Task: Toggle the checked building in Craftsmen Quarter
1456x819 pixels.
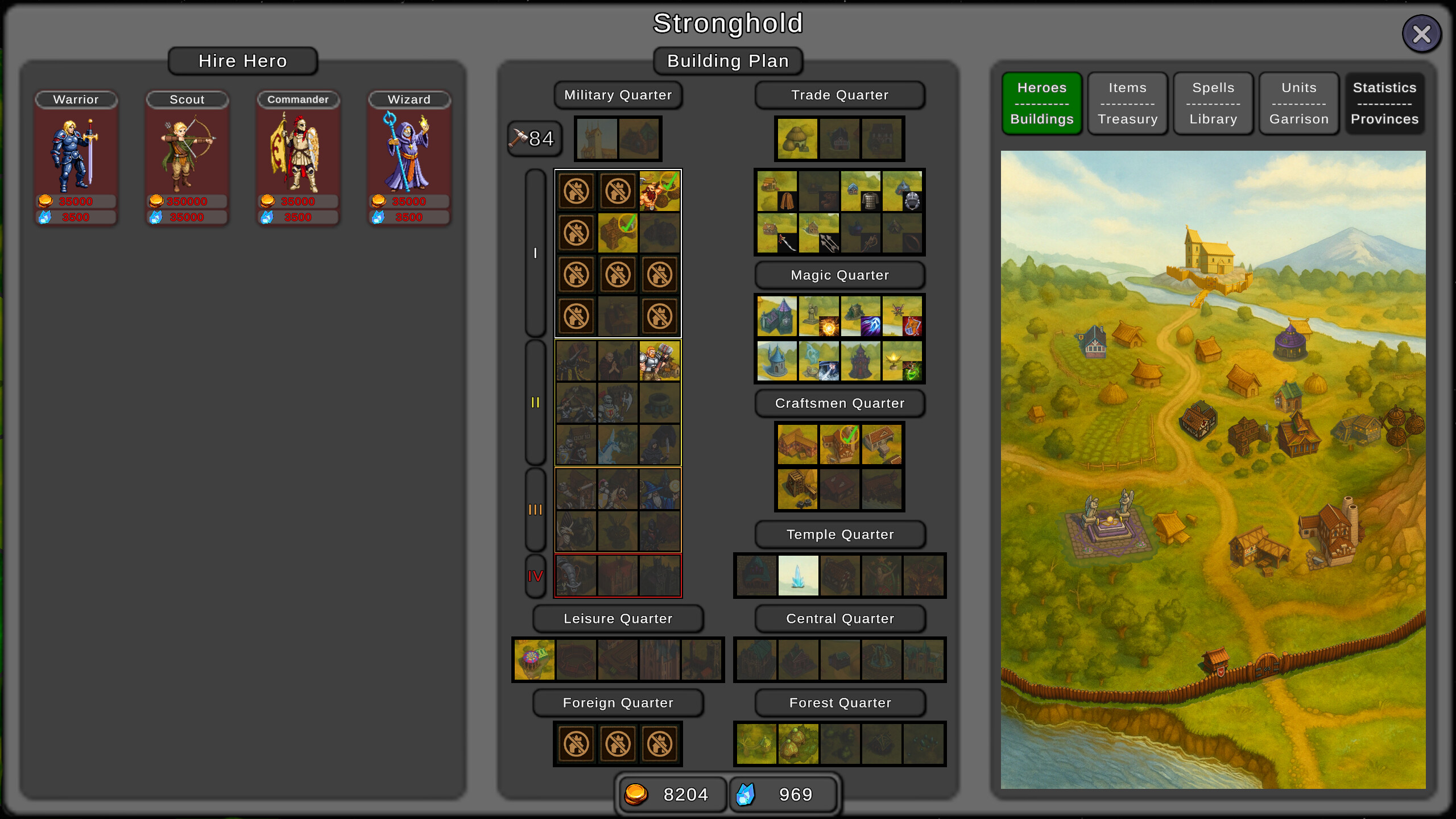Action: (841, 444)
